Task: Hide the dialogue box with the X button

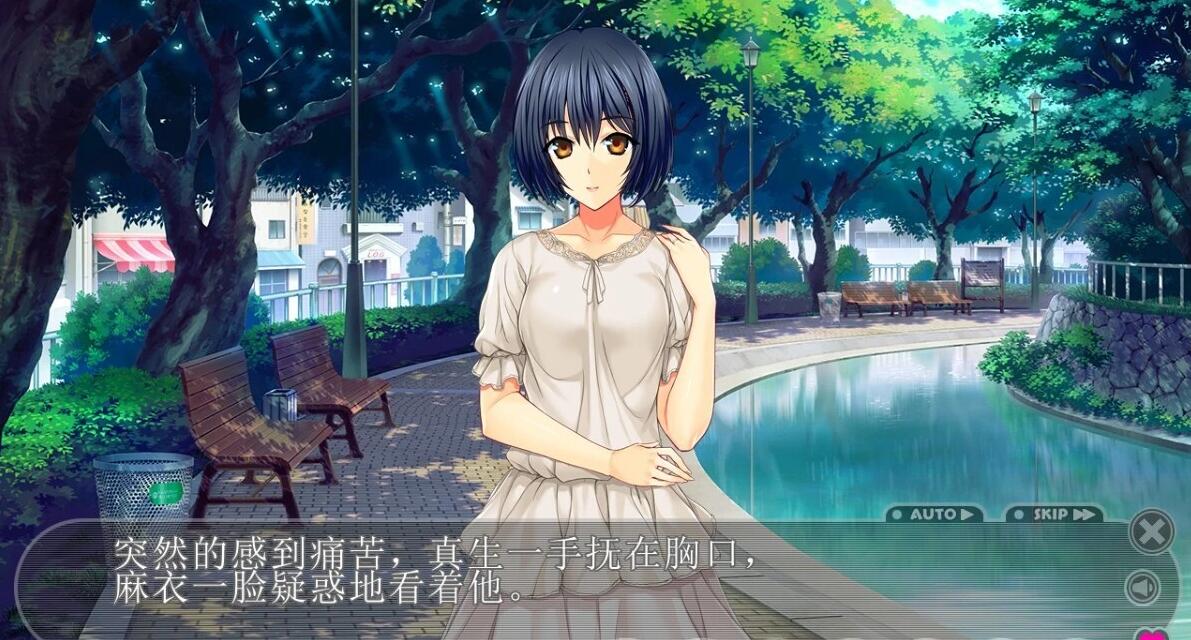Action: point(1151,531)
